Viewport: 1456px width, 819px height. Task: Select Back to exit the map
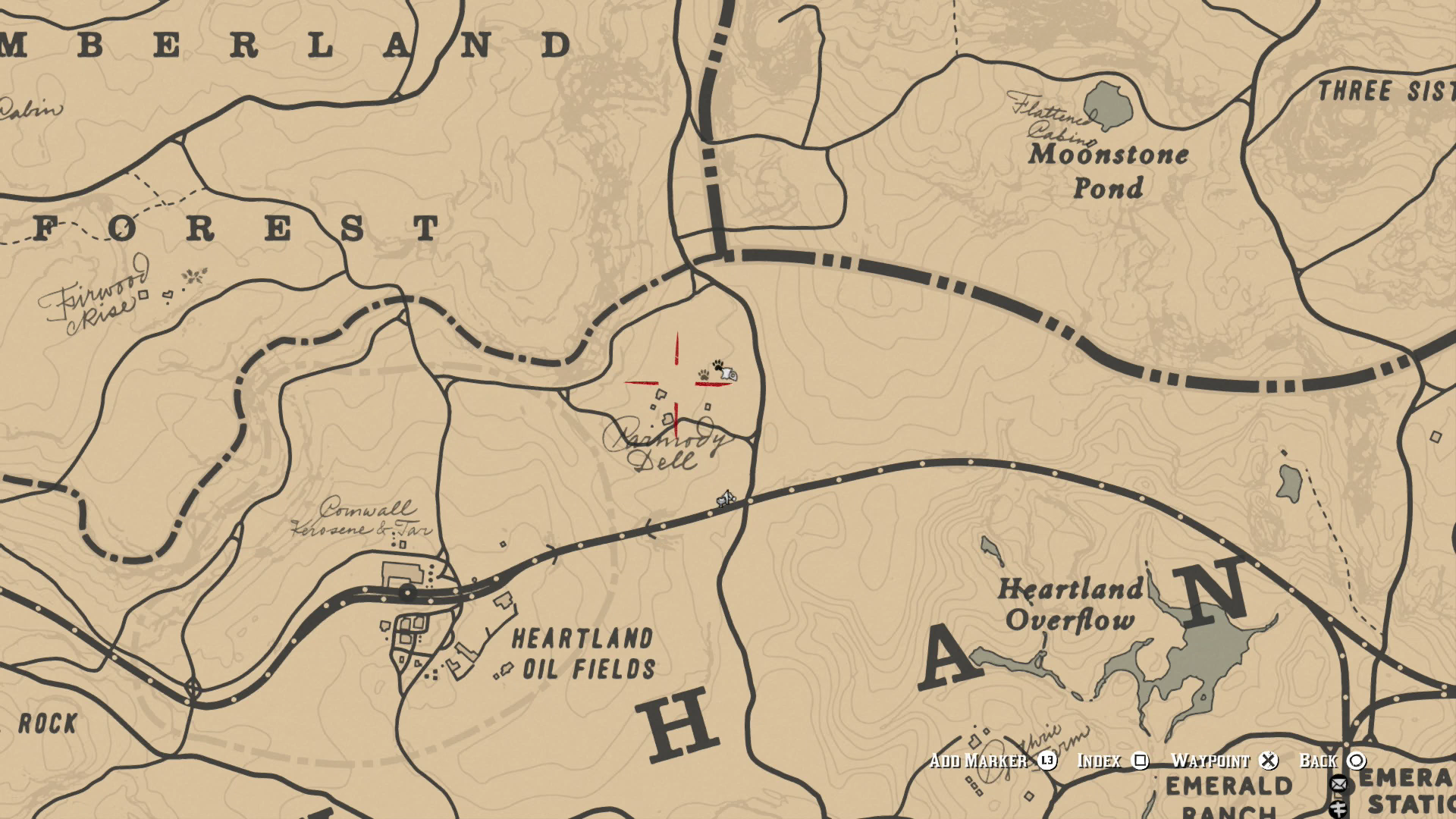[x=1319, y=761]
